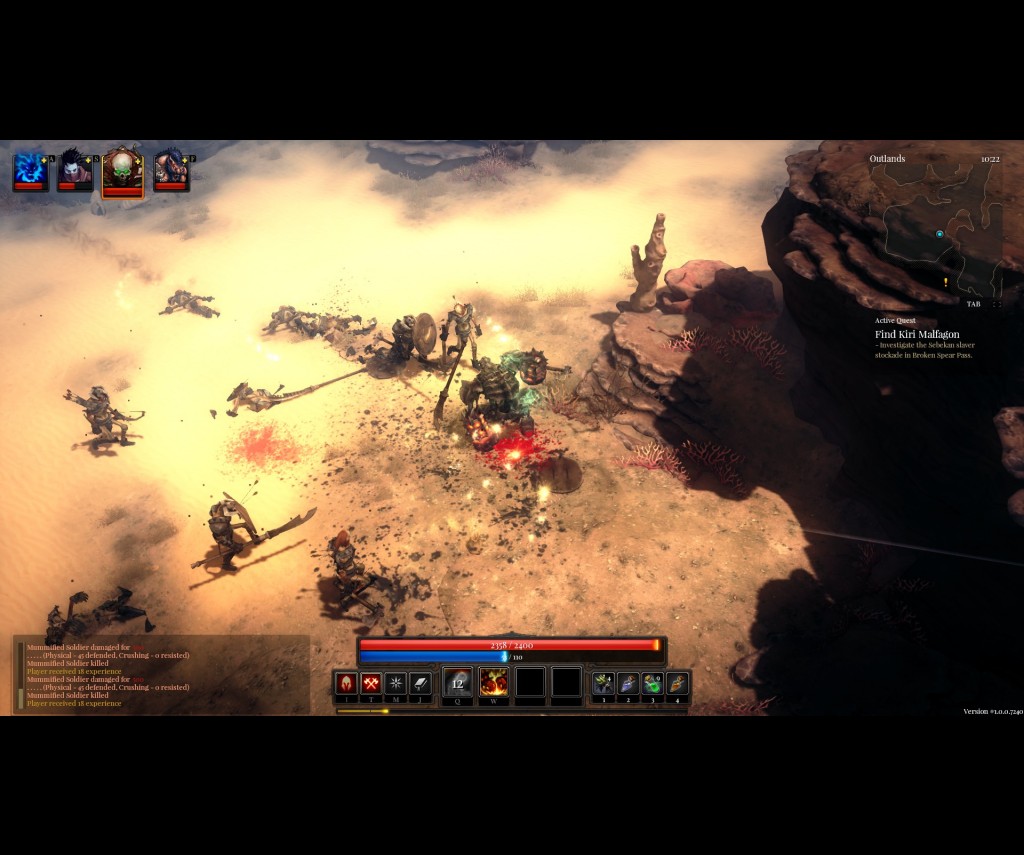Expand the minimap with the fullscreen icon

click(996, 304)
